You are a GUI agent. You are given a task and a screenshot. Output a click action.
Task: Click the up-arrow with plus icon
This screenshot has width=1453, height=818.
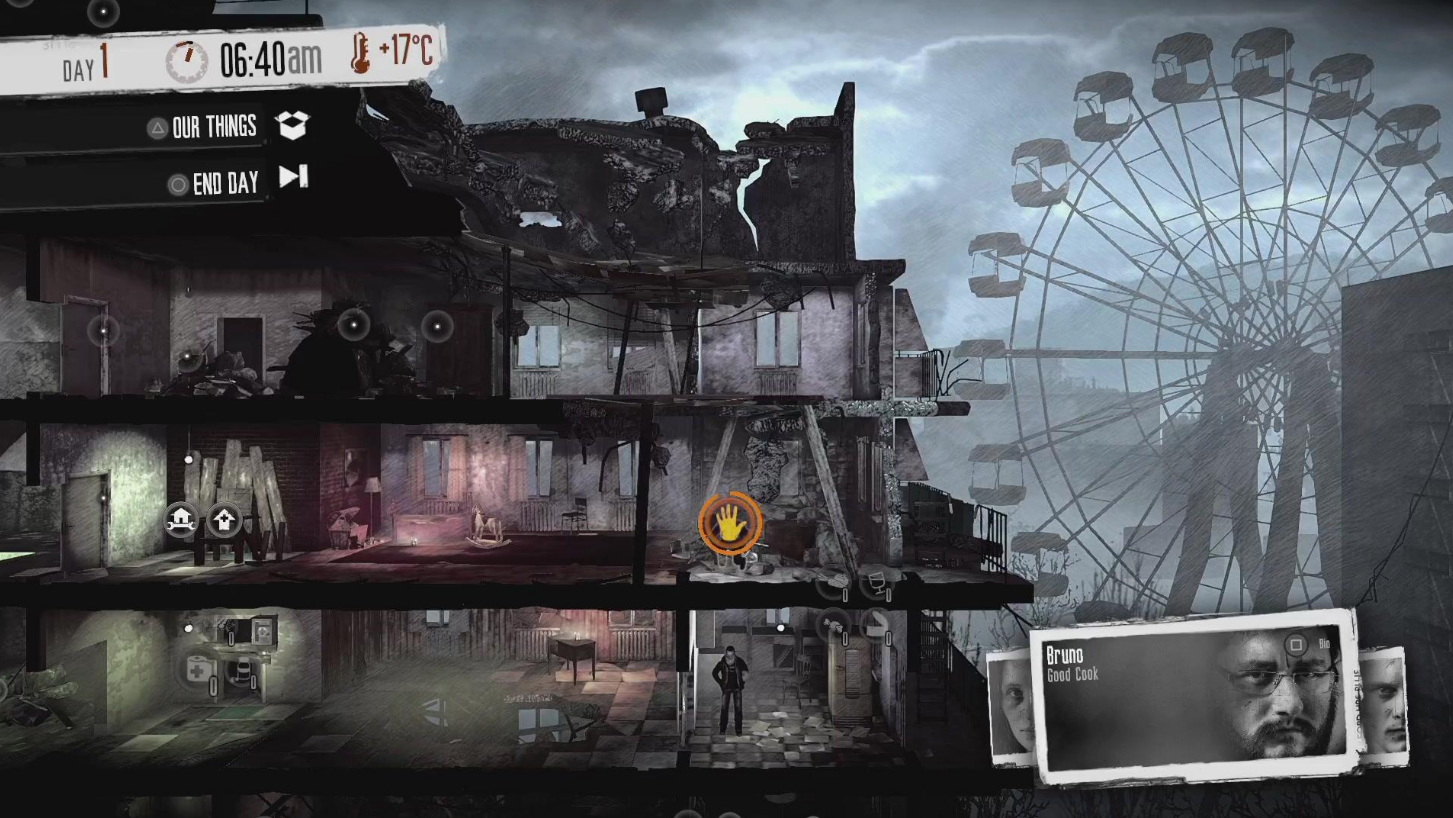224,519
